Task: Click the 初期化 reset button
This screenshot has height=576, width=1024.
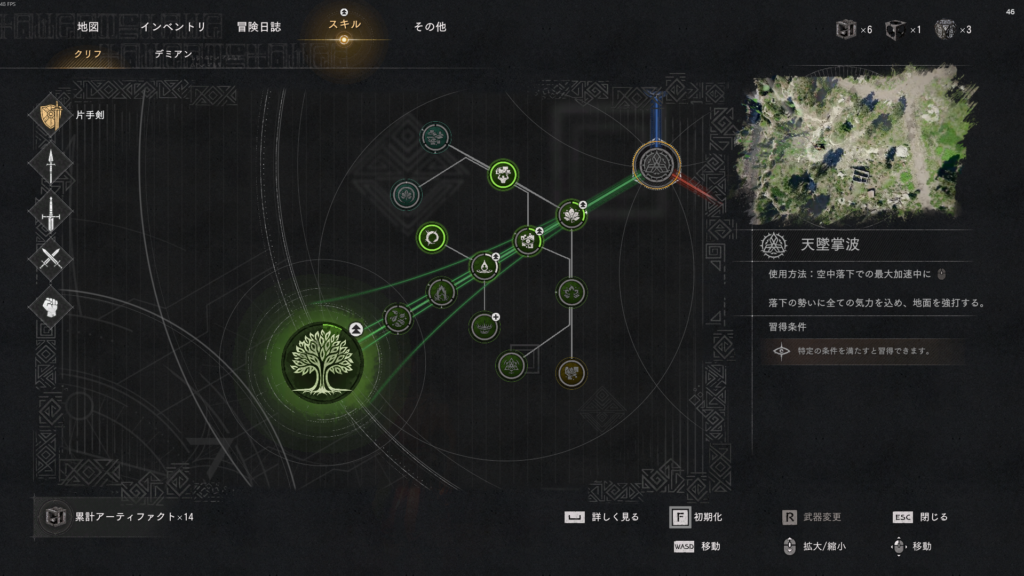Action: [x=696, y=517]
